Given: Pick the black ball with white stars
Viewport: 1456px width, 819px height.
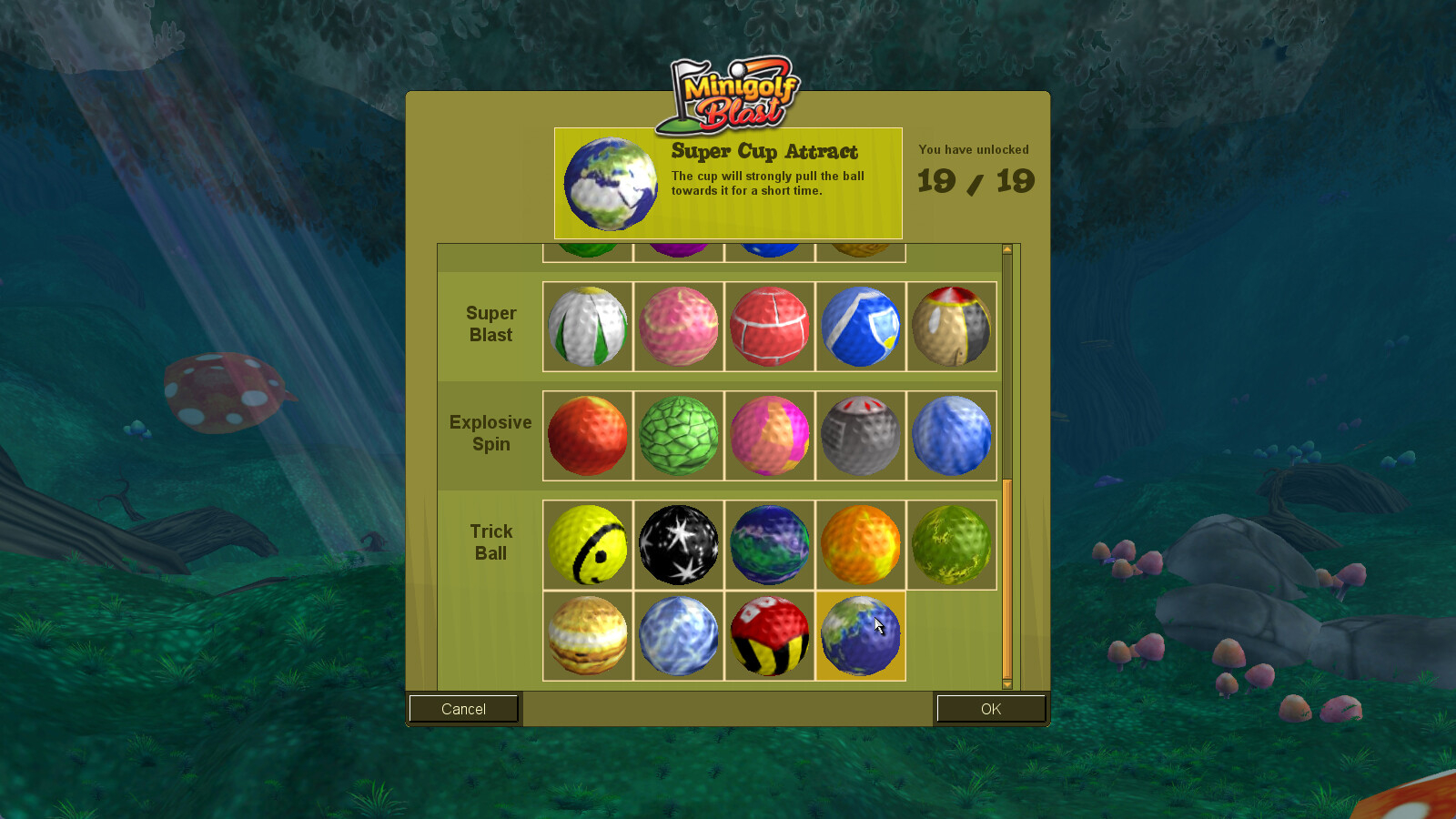Looking at the screenshot, I should (678, 544).
